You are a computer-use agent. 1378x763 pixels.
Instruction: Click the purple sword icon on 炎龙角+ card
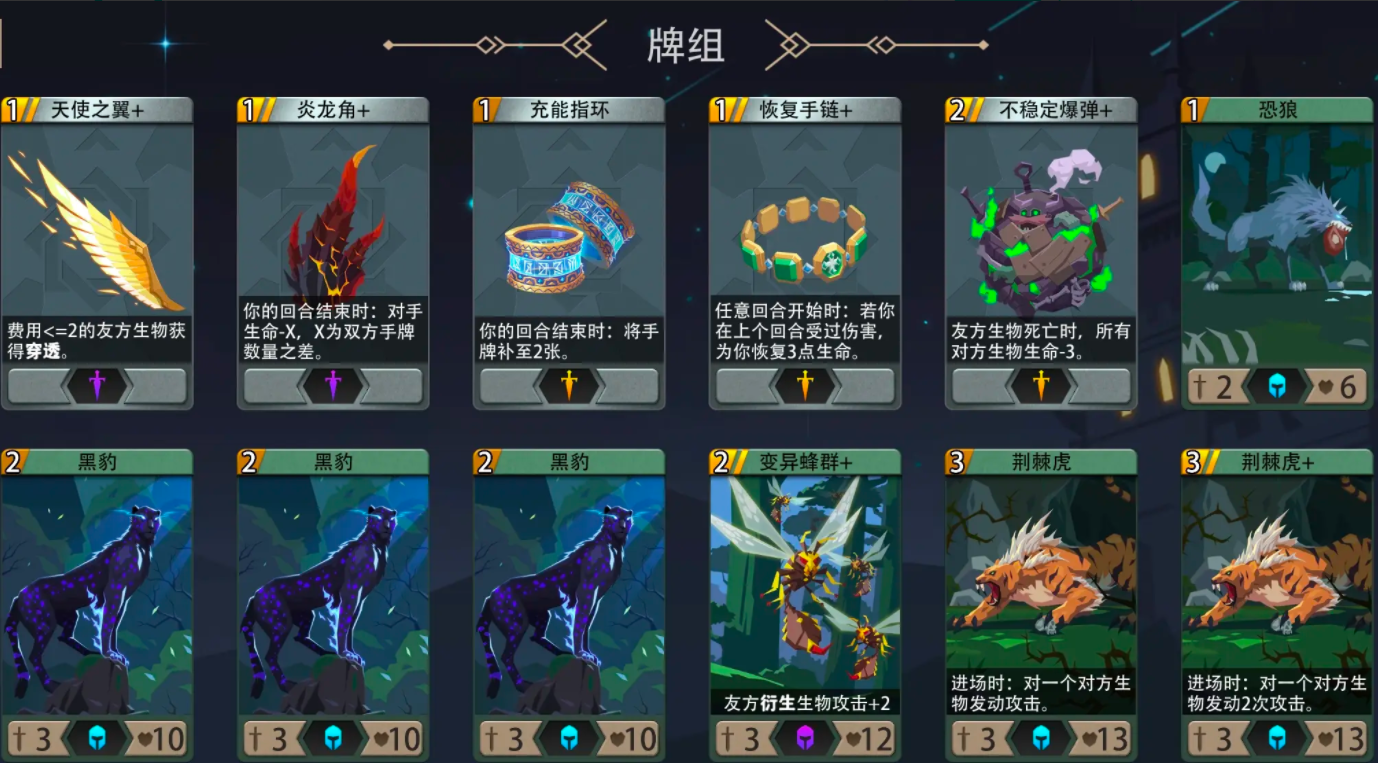(333, 384)
